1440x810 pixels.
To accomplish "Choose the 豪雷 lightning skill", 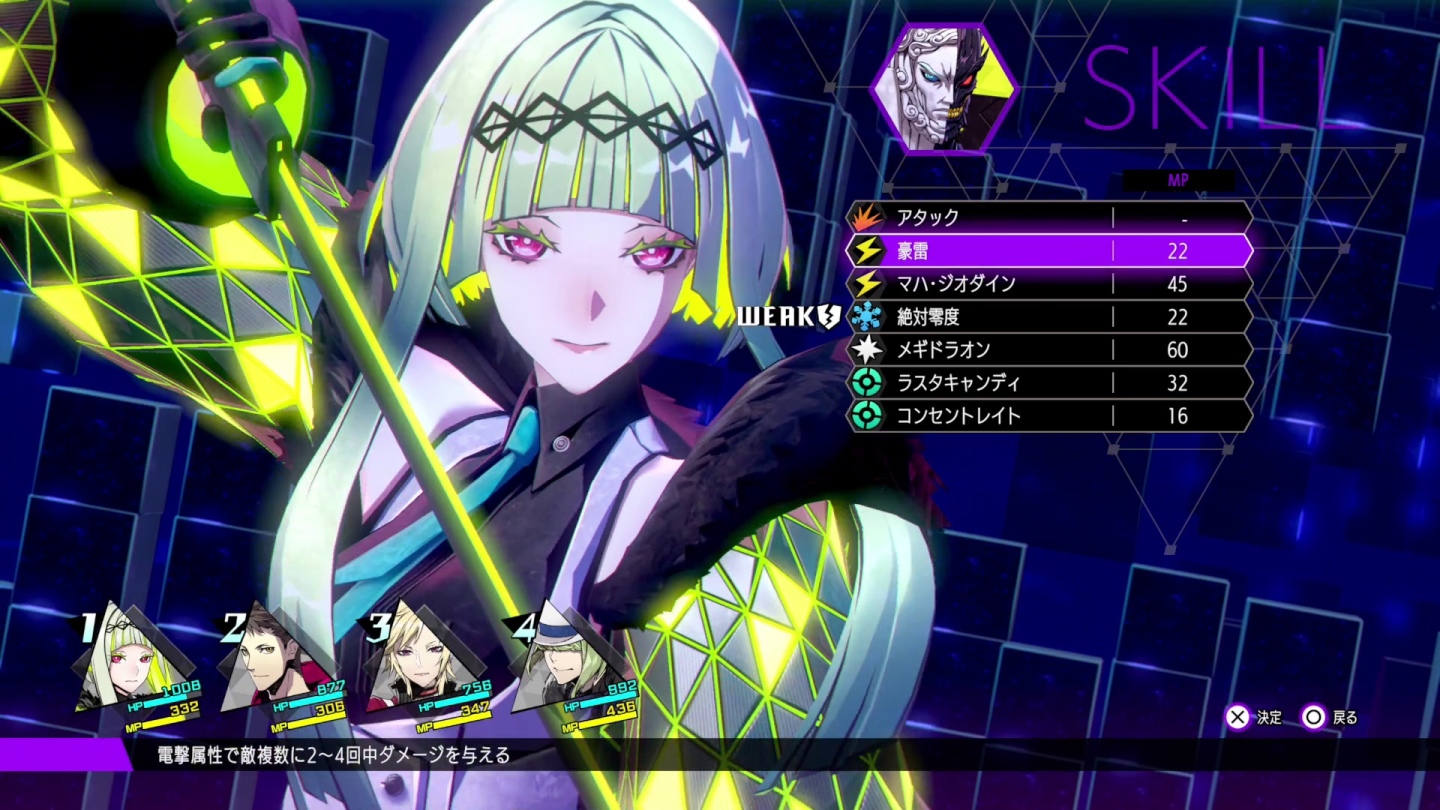I will [1048, 251].
